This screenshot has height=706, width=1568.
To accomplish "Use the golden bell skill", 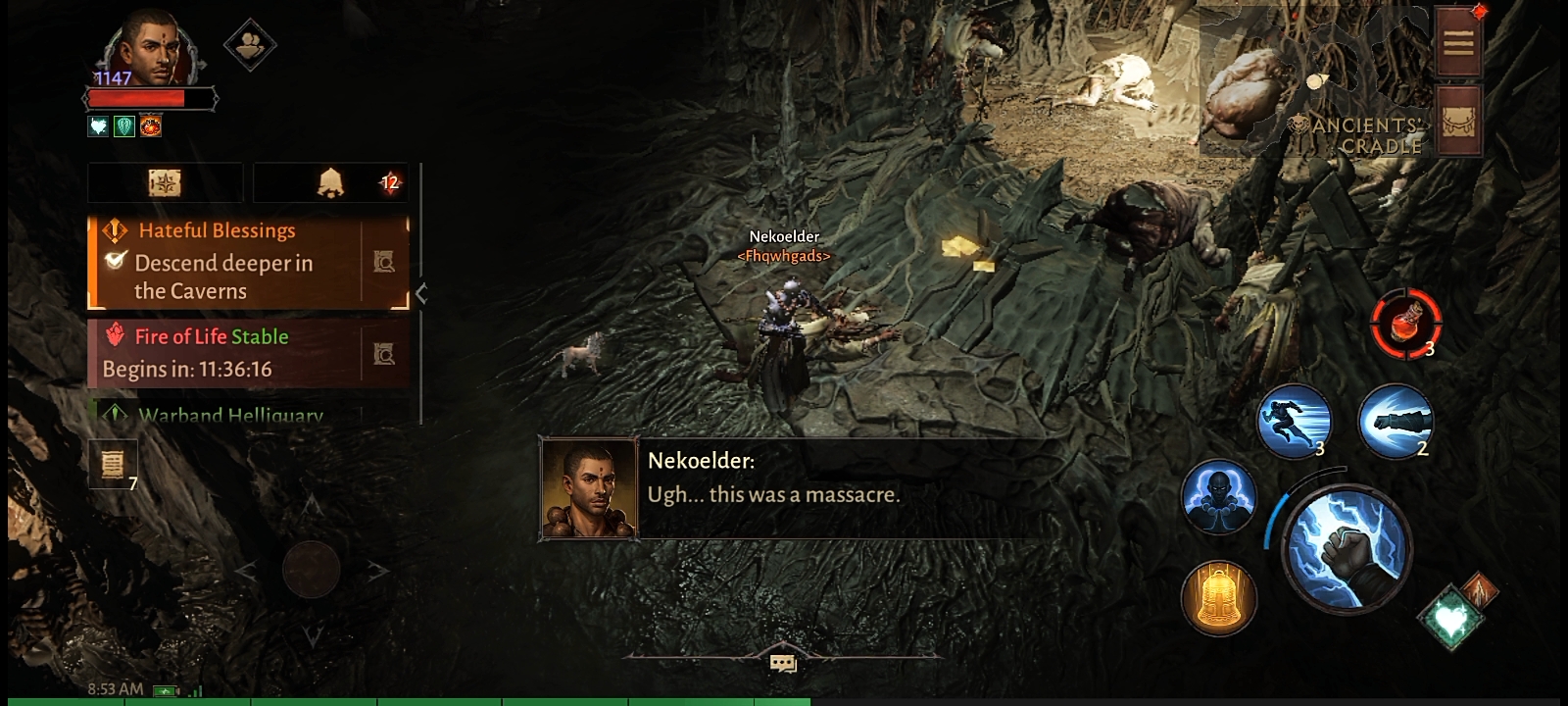I will tap(1218, 597).
